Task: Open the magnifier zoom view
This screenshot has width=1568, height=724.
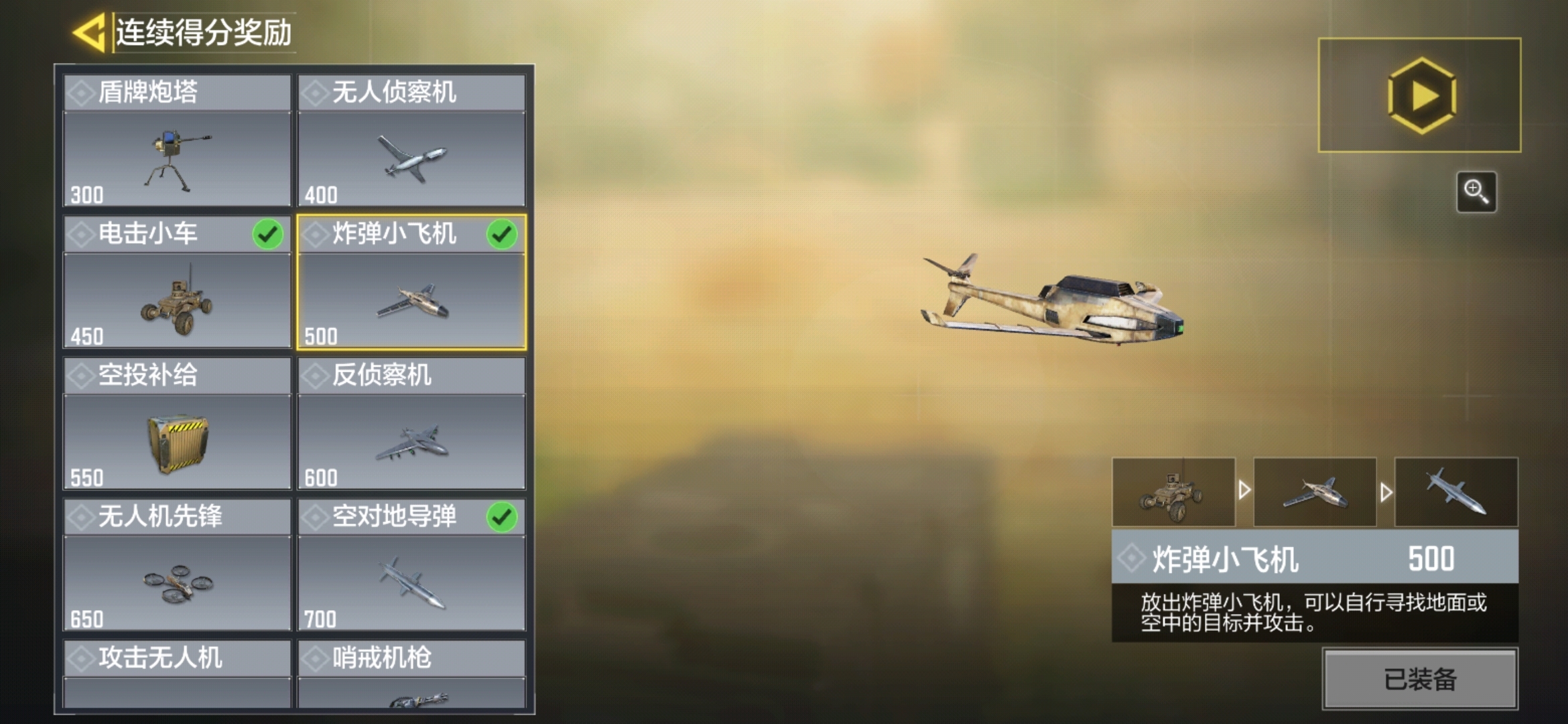Action: (x=1476, y=192)
